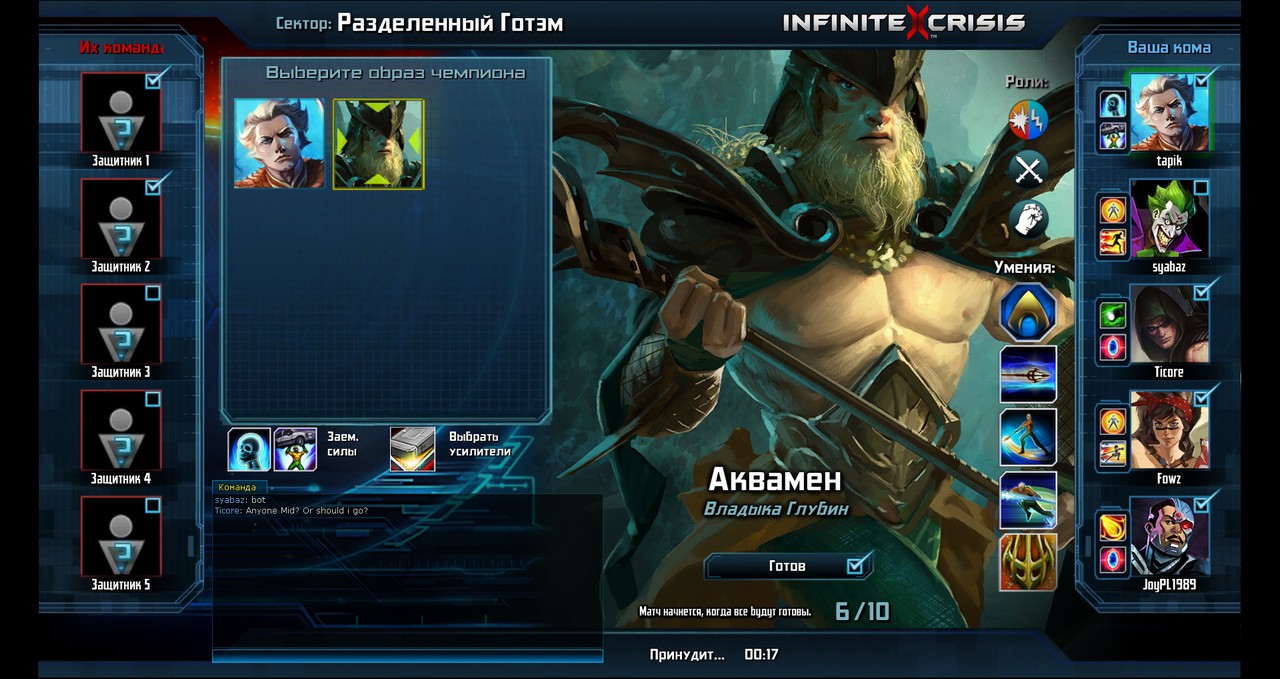Show the glowing trident throw ability
This screenshot has height=679, width=1280.
click(1028, 374)
